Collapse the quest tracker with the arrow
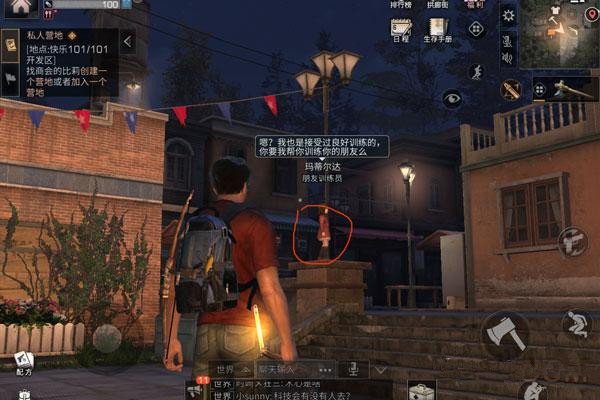The width and height of the screenshot is (600, 400). click(127, 42)
